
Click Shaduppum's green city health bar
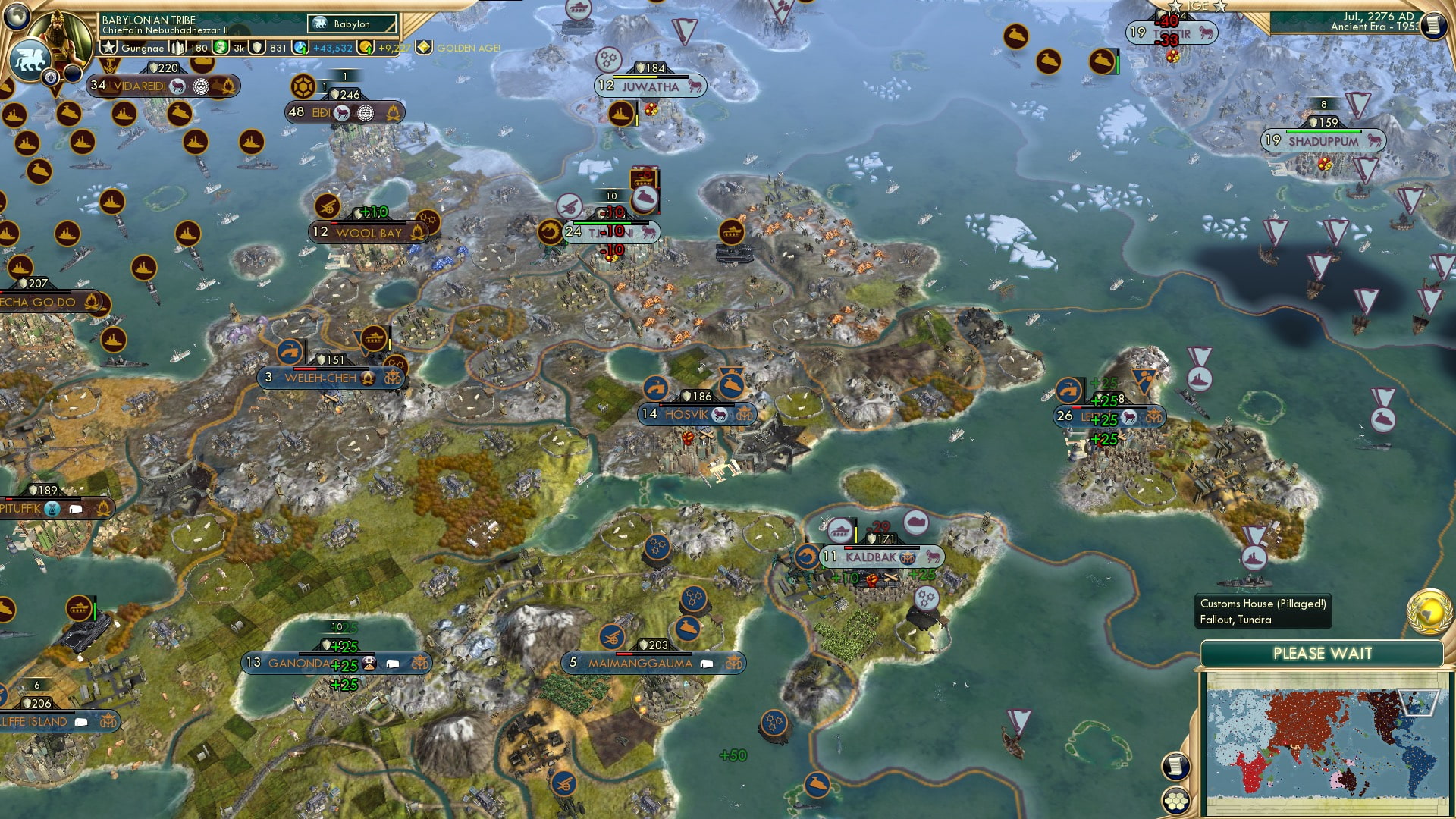[1323, 131]
